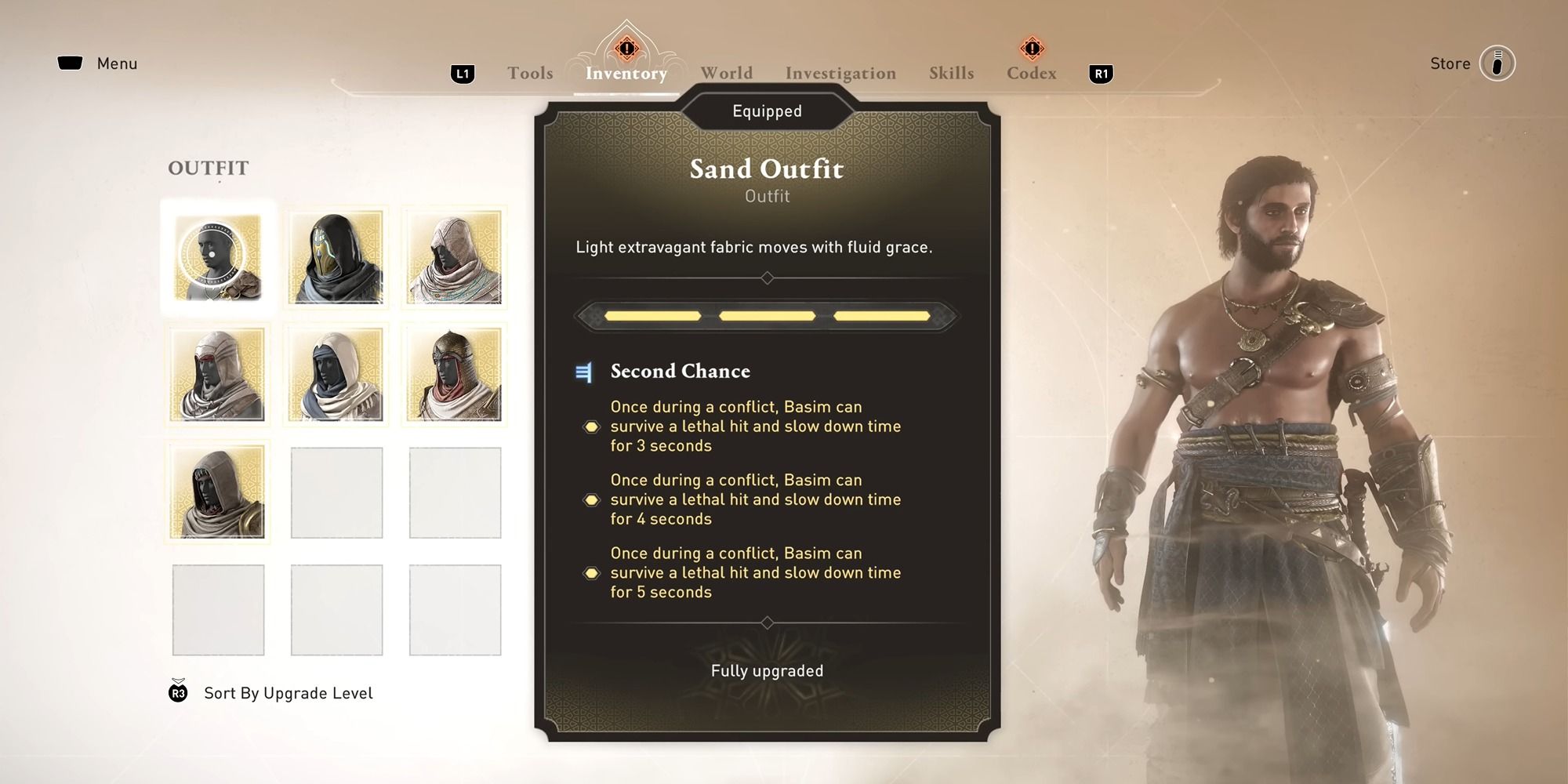Screen dimensions: 1568x784
Task: Open the Equipped panel header
Action: pos(767,111)
